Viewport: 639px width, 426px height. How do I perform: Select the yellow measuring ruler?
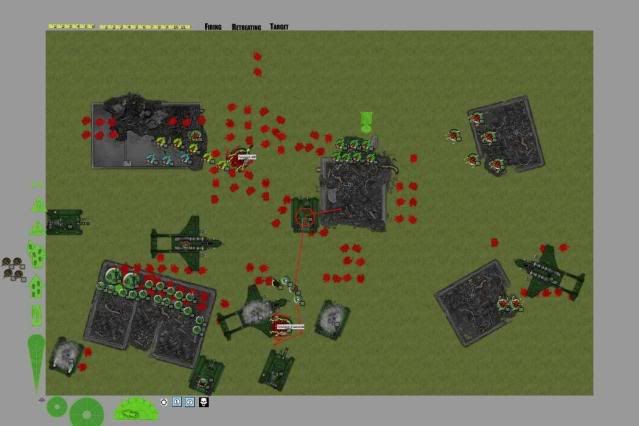click(119, 26)
